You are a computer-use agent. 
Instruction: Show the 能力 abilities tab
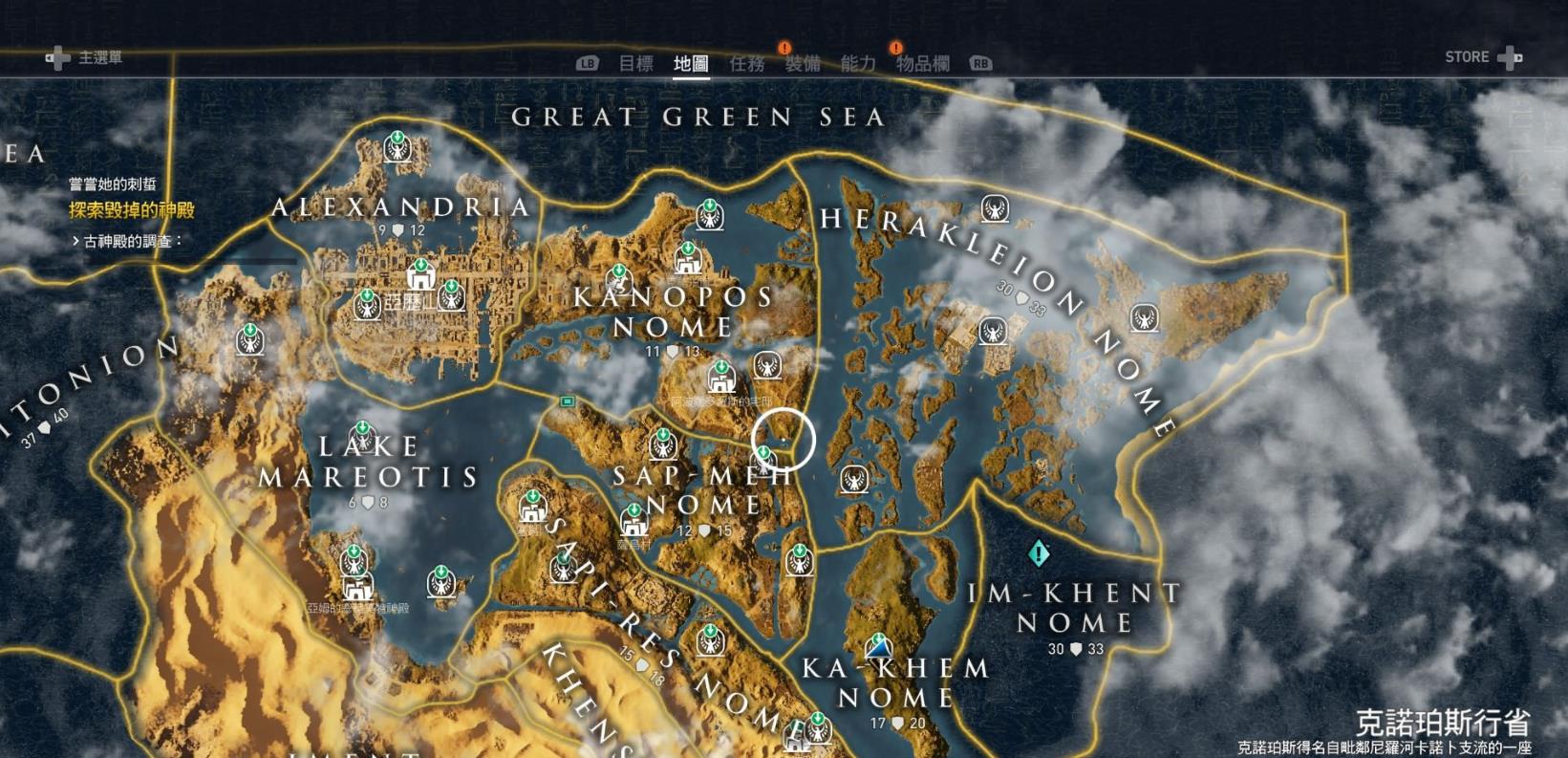[858, 64]
